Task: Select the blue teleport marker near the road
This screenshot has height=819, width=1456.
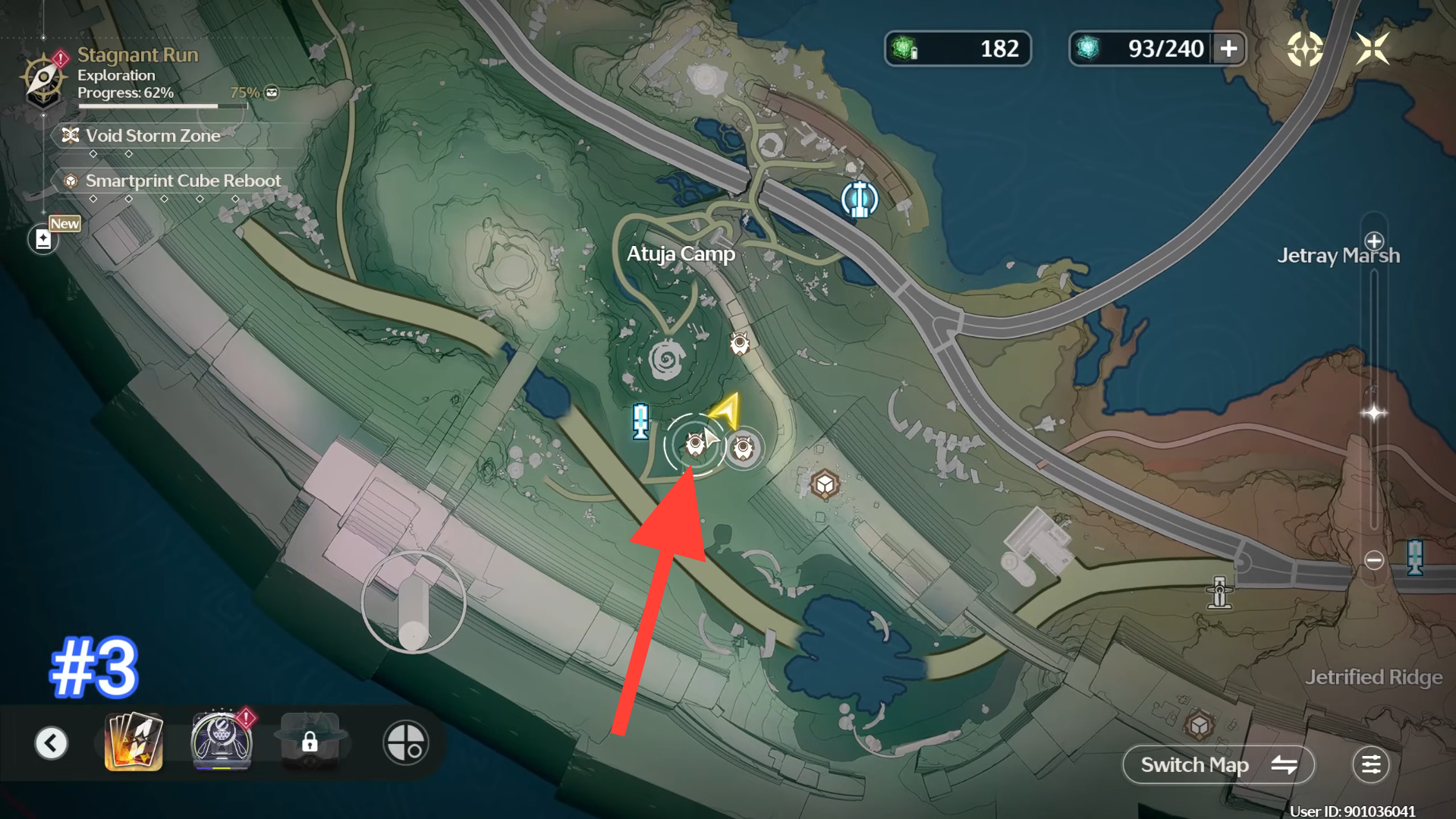Action: pos(859,199)
